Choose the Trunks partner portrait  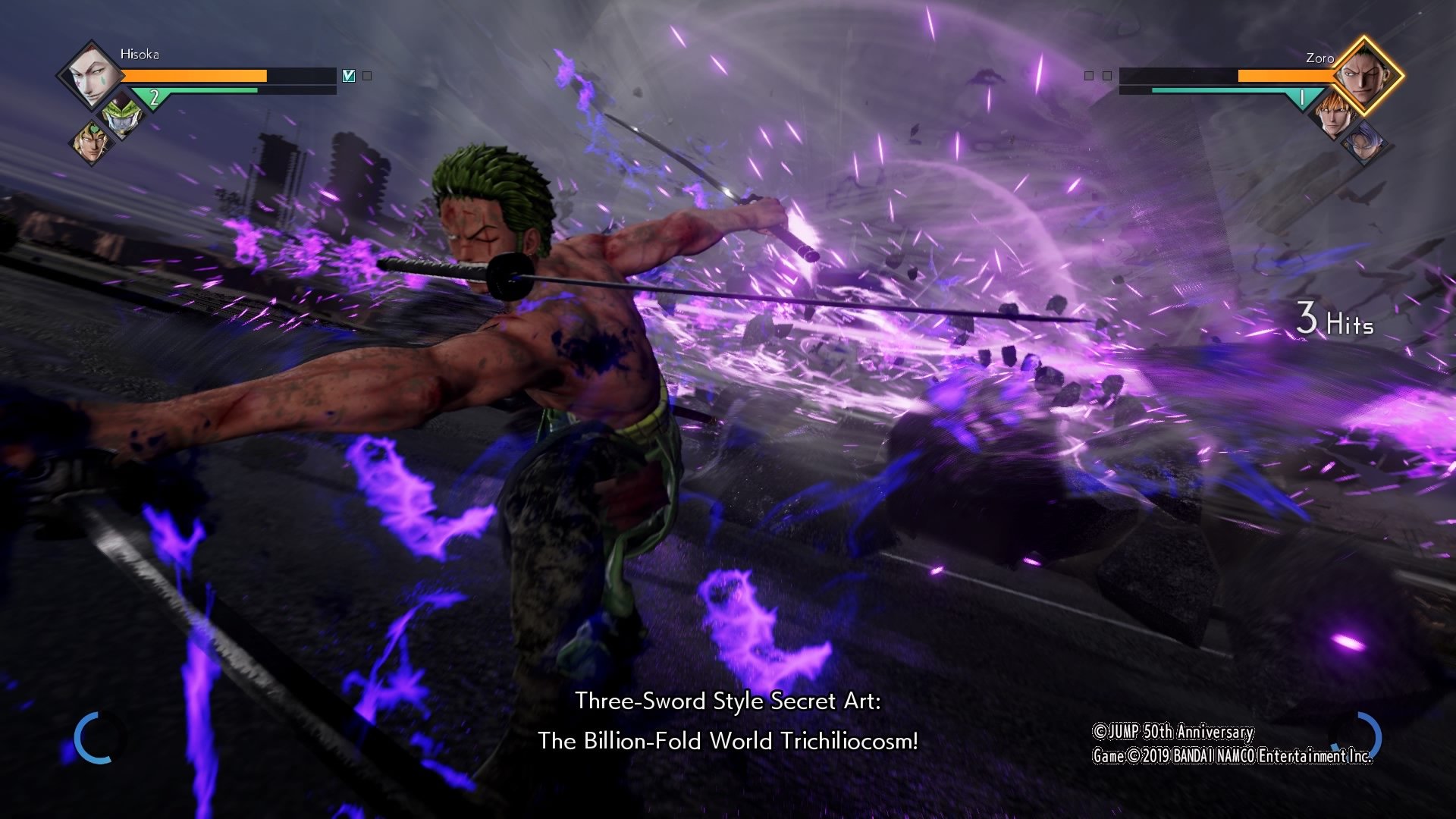click(1366, 142)
